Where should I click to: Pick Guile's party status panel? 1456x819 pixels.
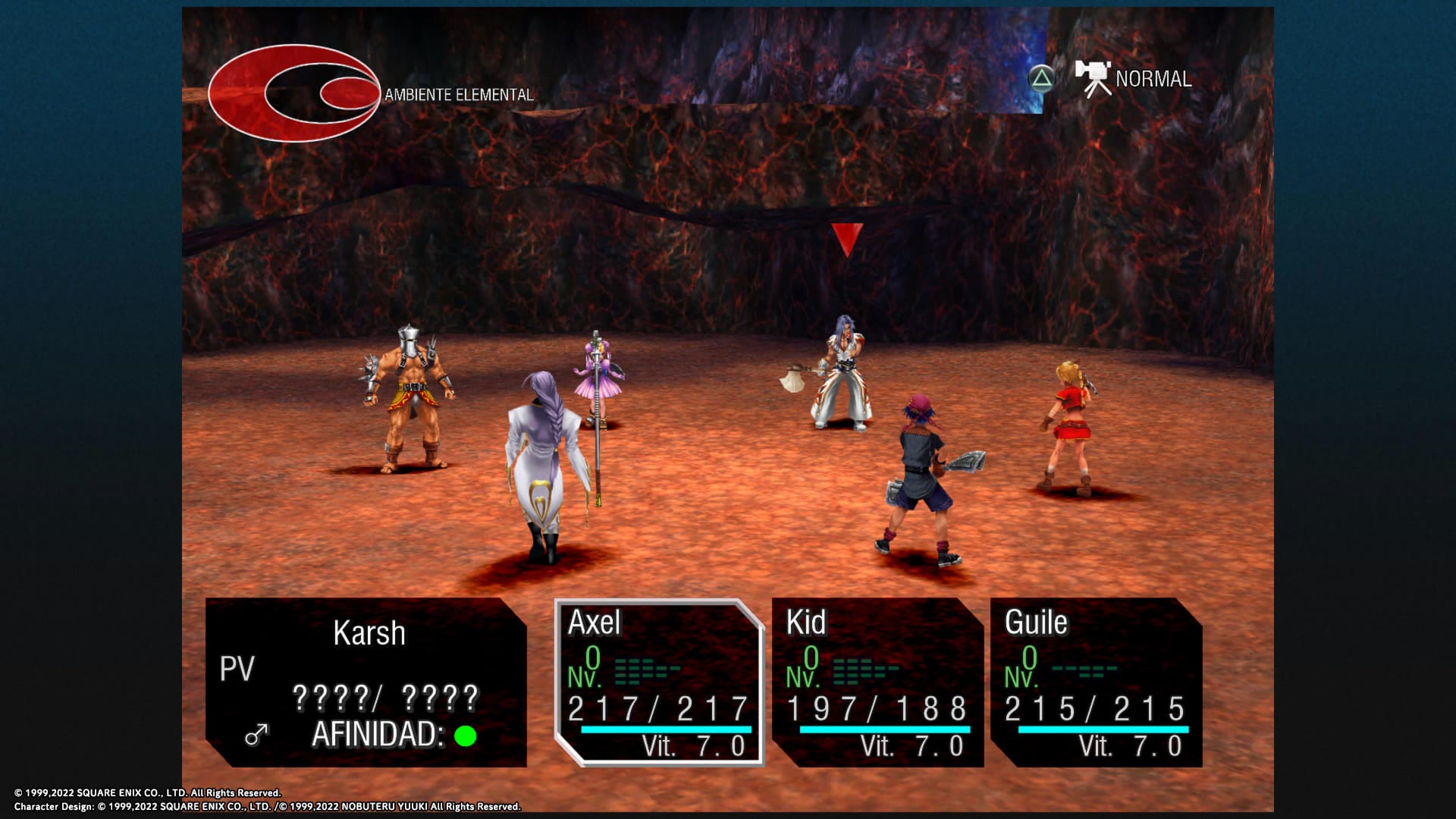[x=1096, y=682]
